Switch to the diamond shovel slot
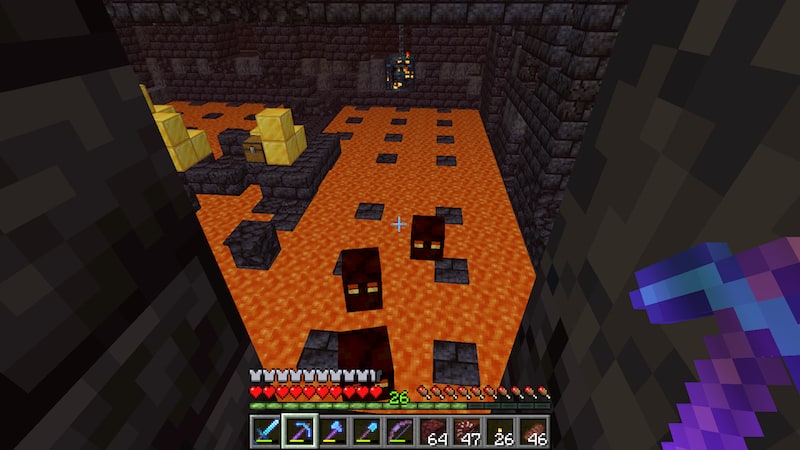Viewport: 800px width, 450px height. (364, 431)
